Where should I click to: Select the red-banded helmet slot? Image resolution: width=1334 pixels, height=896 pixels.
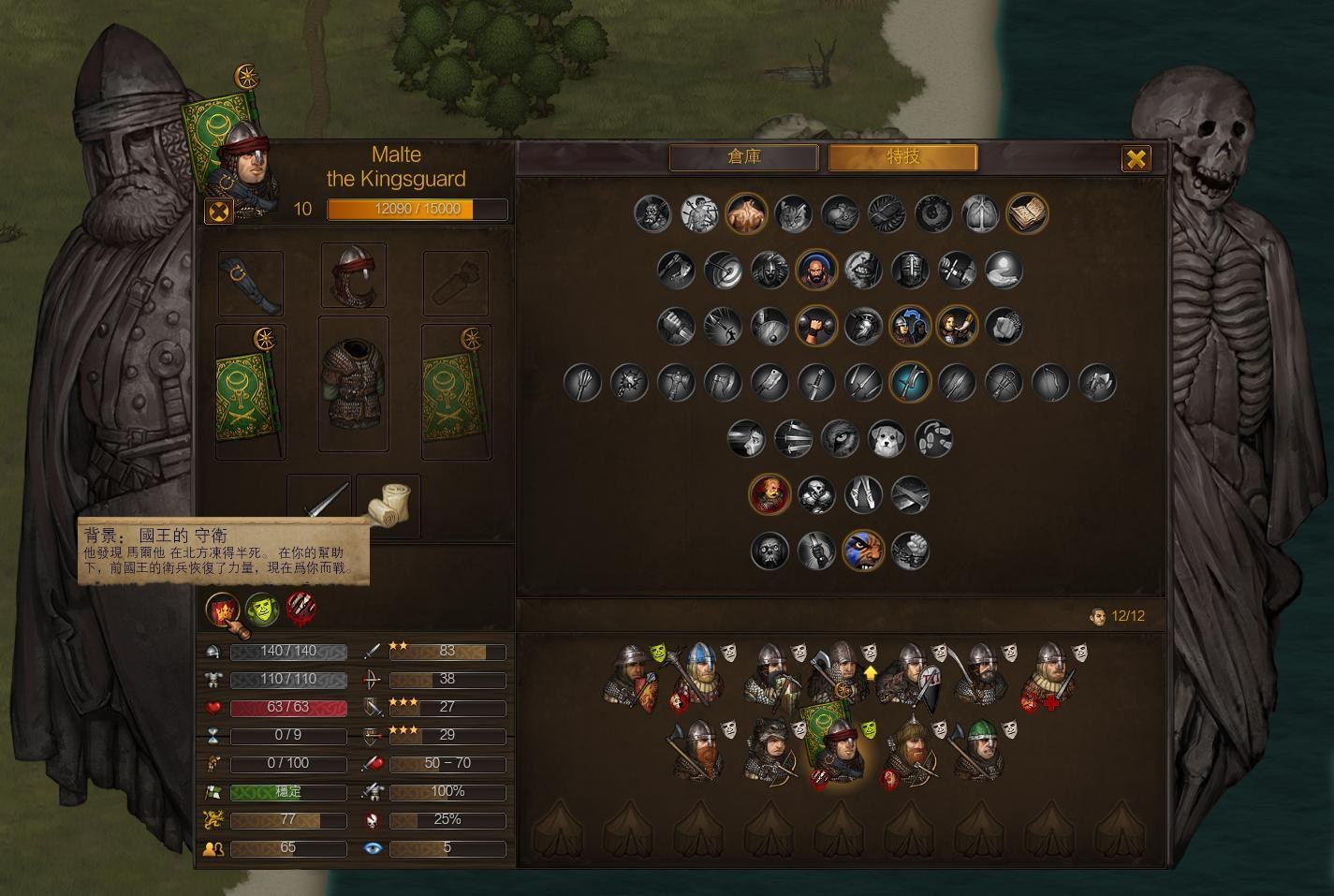click(354, 276)
